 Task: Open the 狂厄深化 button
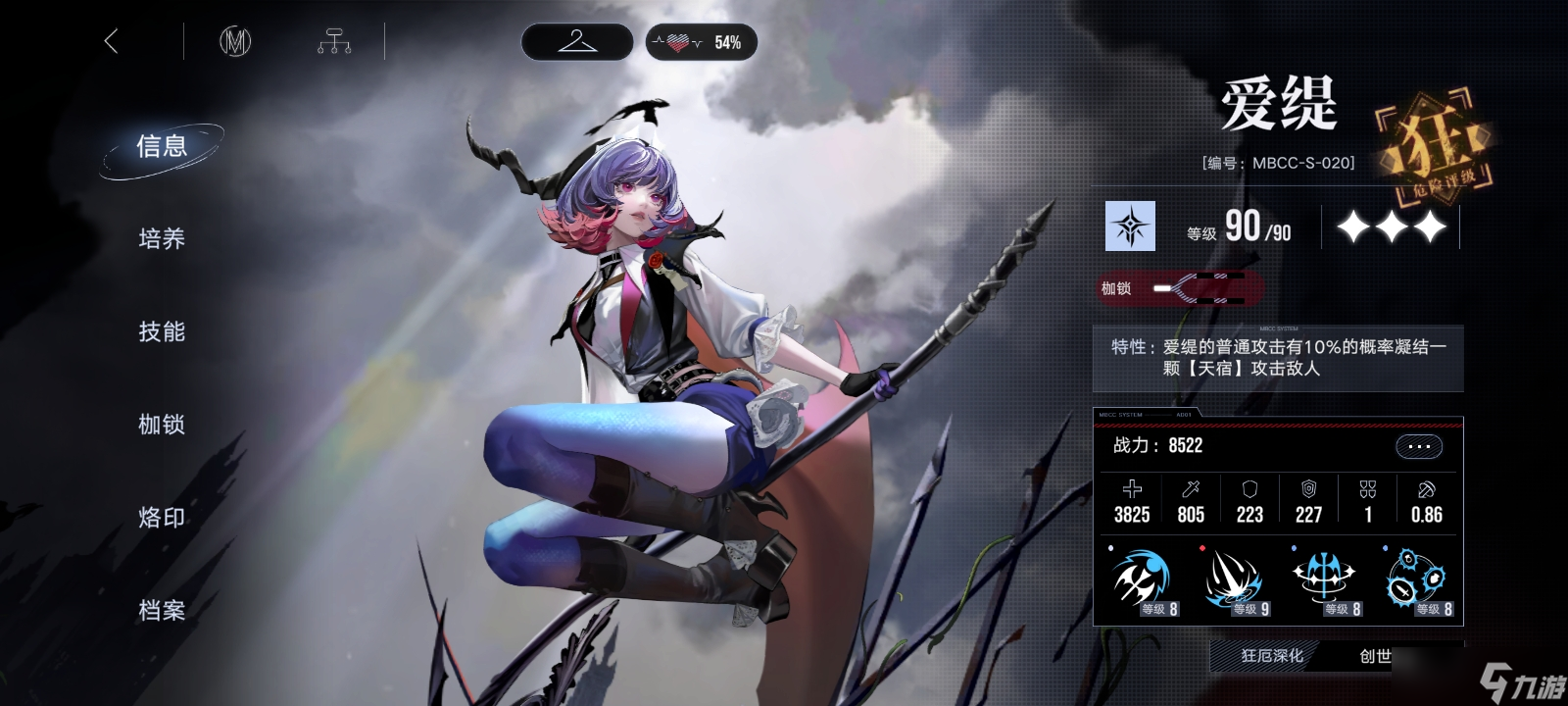coord(1271,656)
